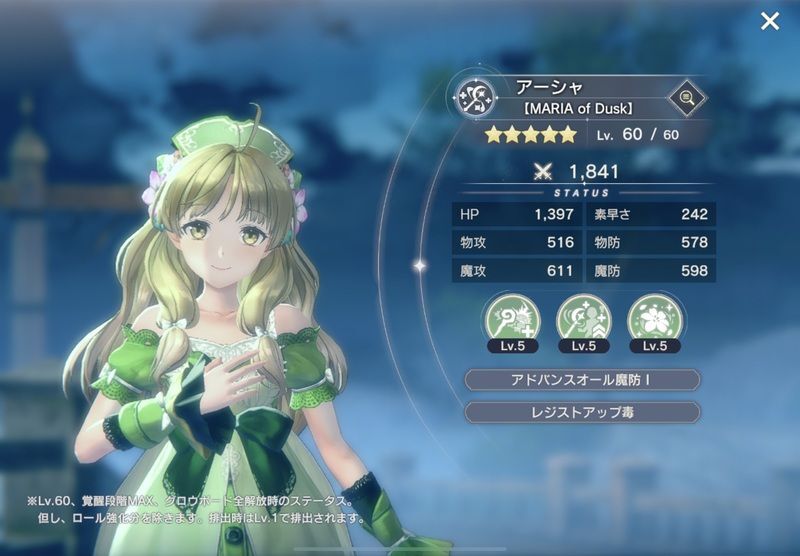Show the アドバンスオール魔防 I passive details
This screenshot has width=800, height=556.
[x=583, y=380]
